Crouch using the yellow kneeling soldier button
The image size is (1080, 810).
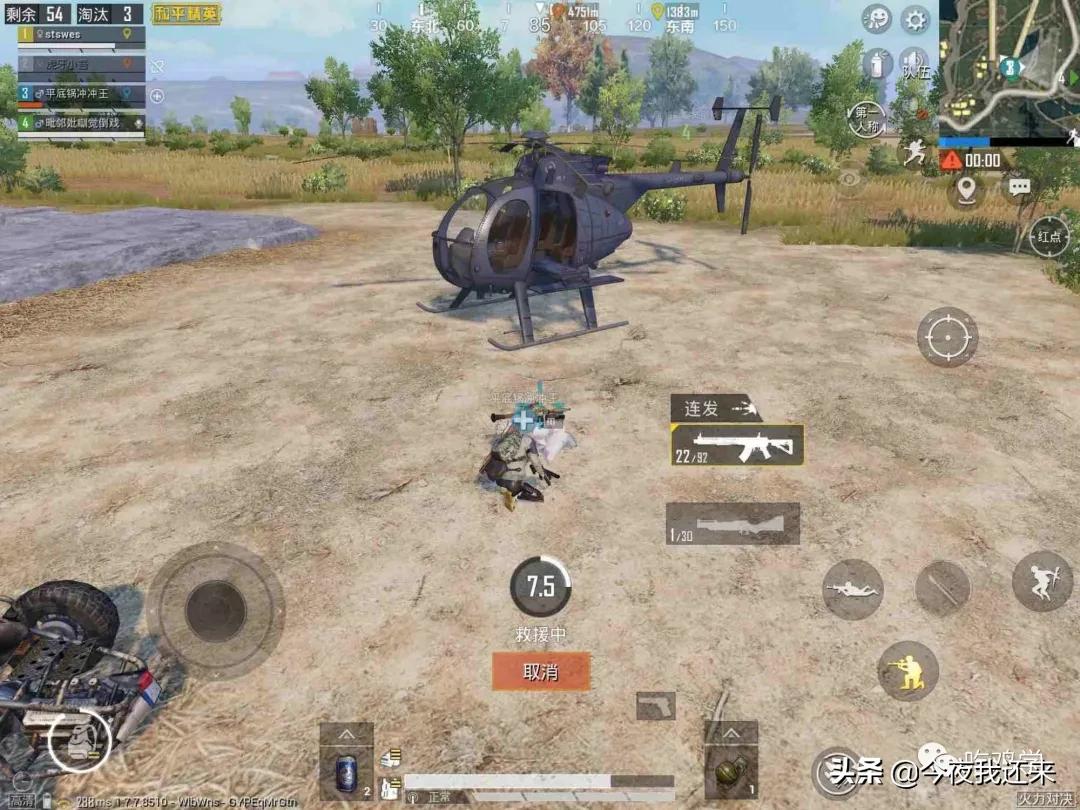(908, 670)
